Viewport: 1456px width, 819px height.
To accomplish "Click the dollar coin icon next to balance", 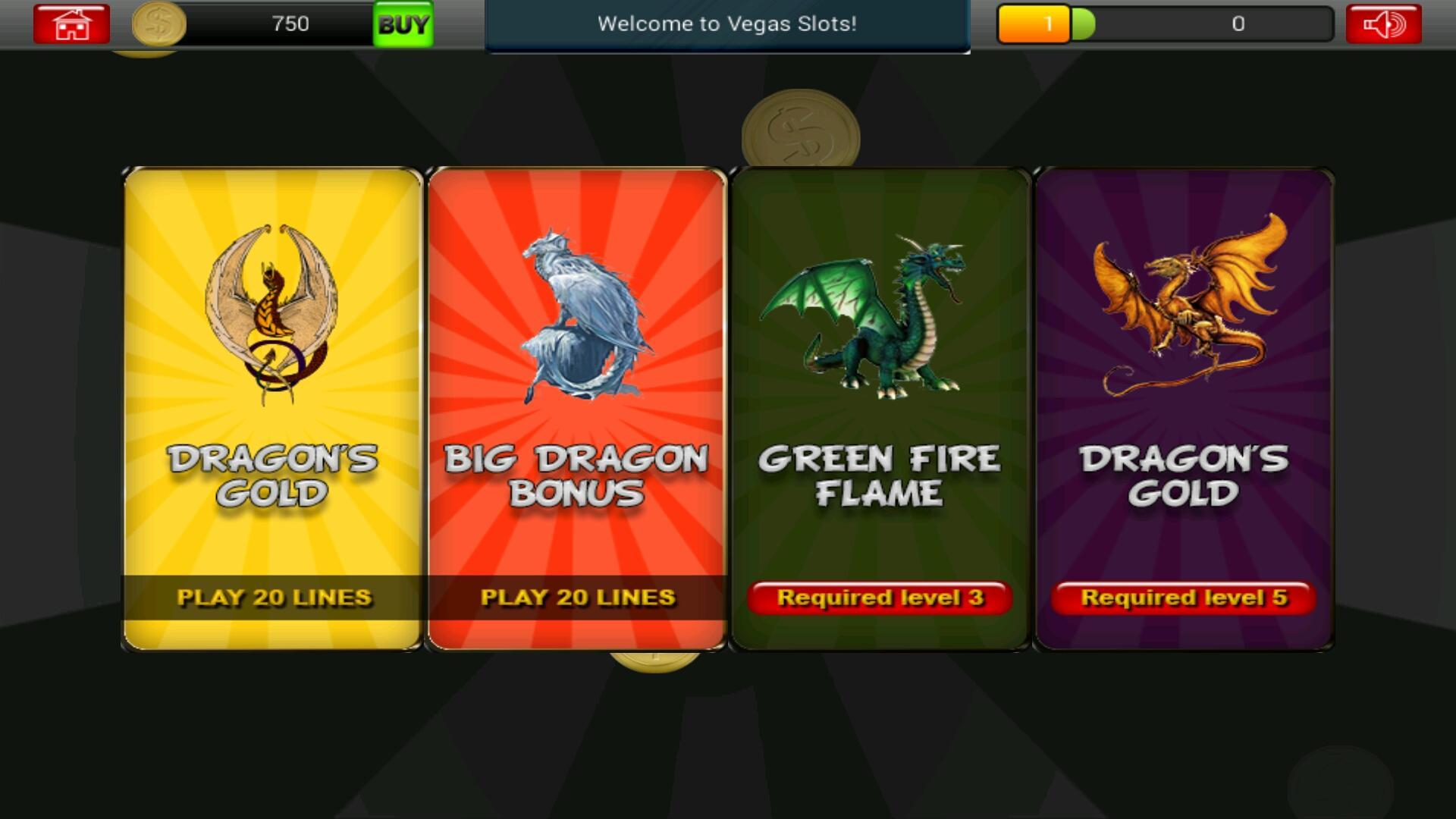I will point(158,24).
